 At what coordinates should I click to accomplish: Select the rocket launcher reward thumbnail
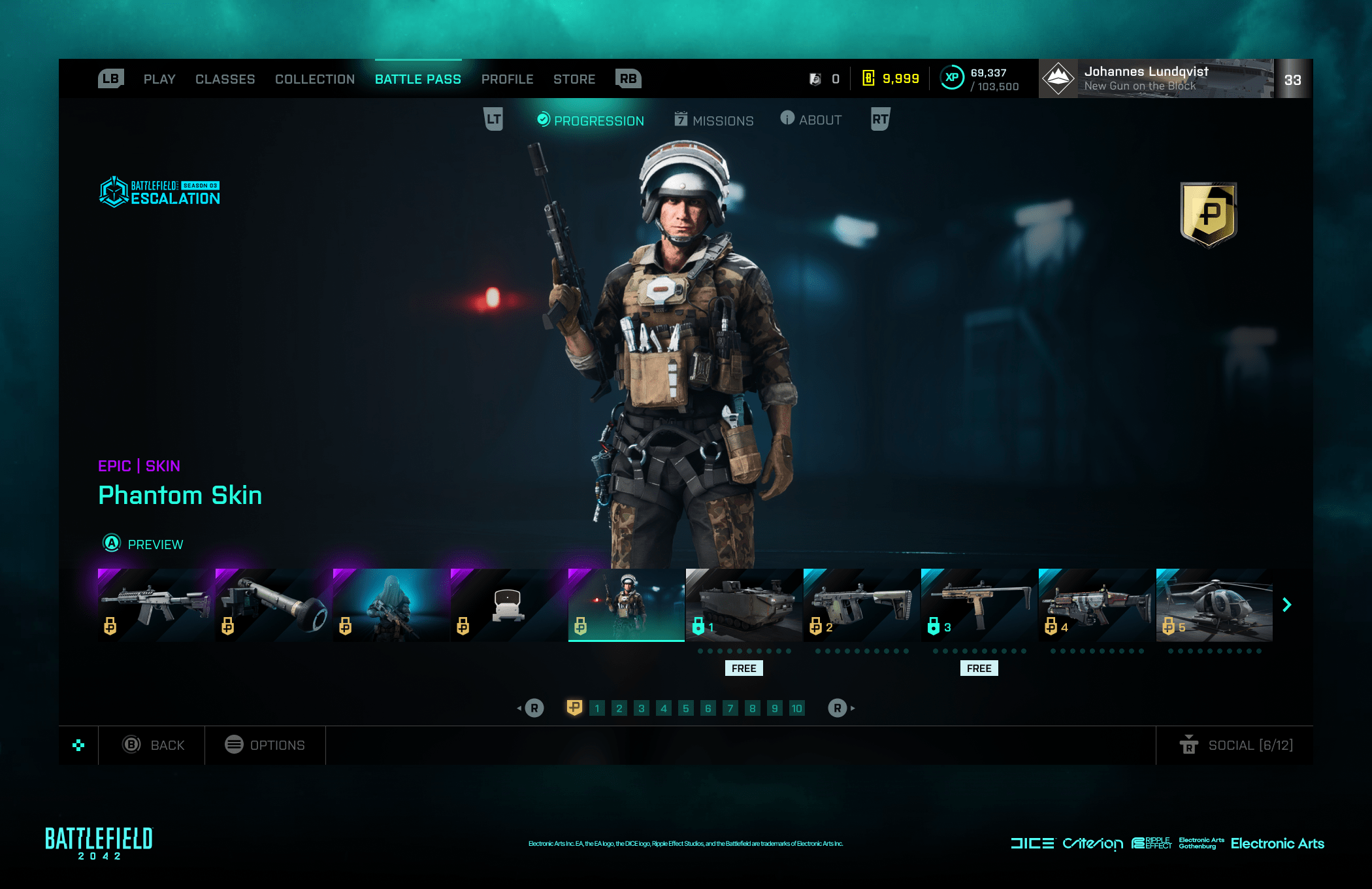point(274,605)
